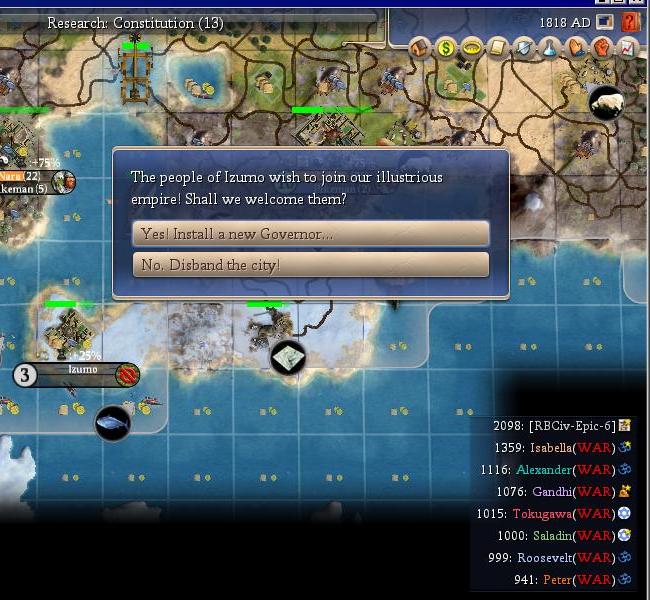Select Alexander in the scoreboard
Image resolution: width=650 pixels, height=600 pixels.
[544, 470]
